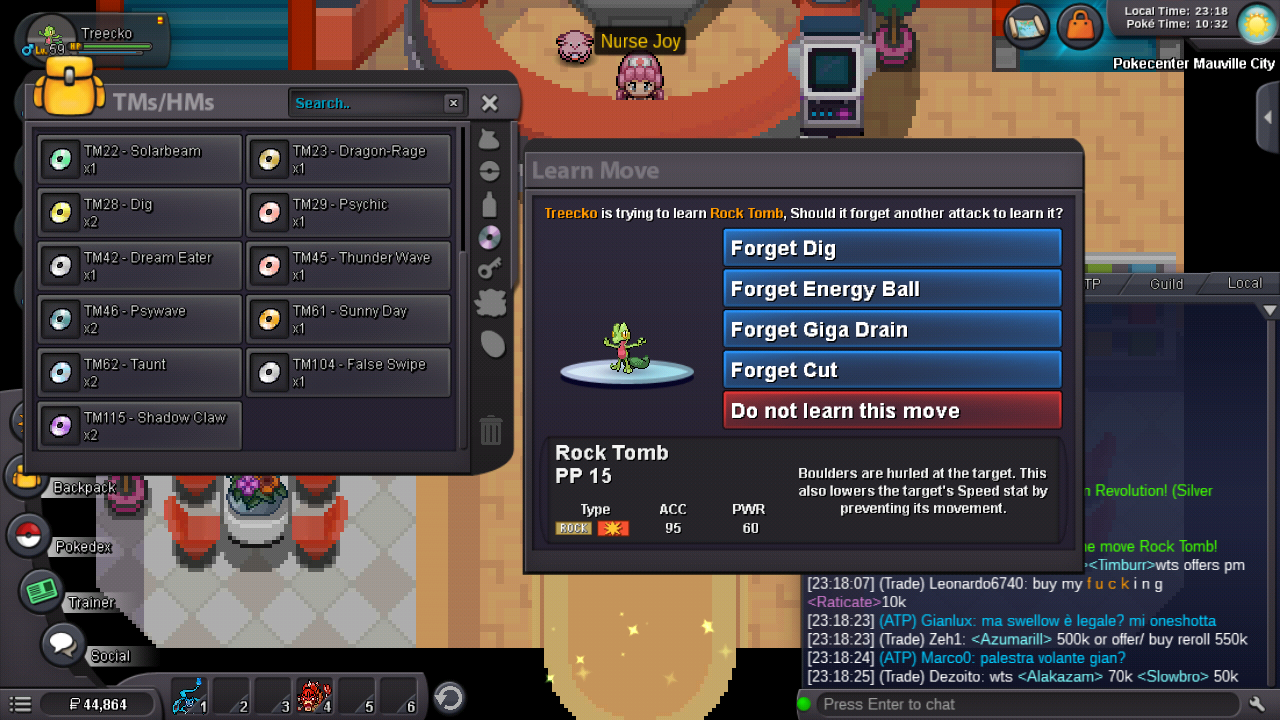Decline with Do not learn this move
1280x720 pixels.
coord(891,411)
